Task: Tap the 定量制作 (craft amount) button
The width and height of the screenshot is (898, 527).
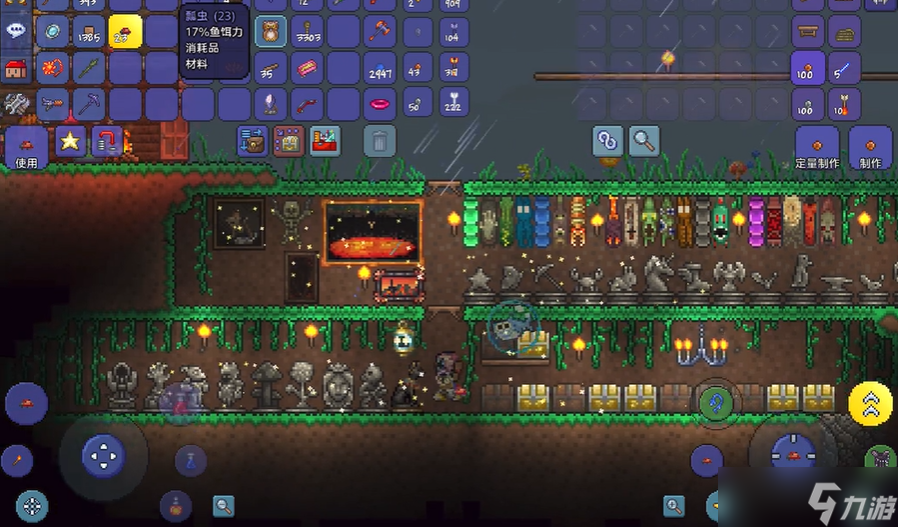Action: 819,148
